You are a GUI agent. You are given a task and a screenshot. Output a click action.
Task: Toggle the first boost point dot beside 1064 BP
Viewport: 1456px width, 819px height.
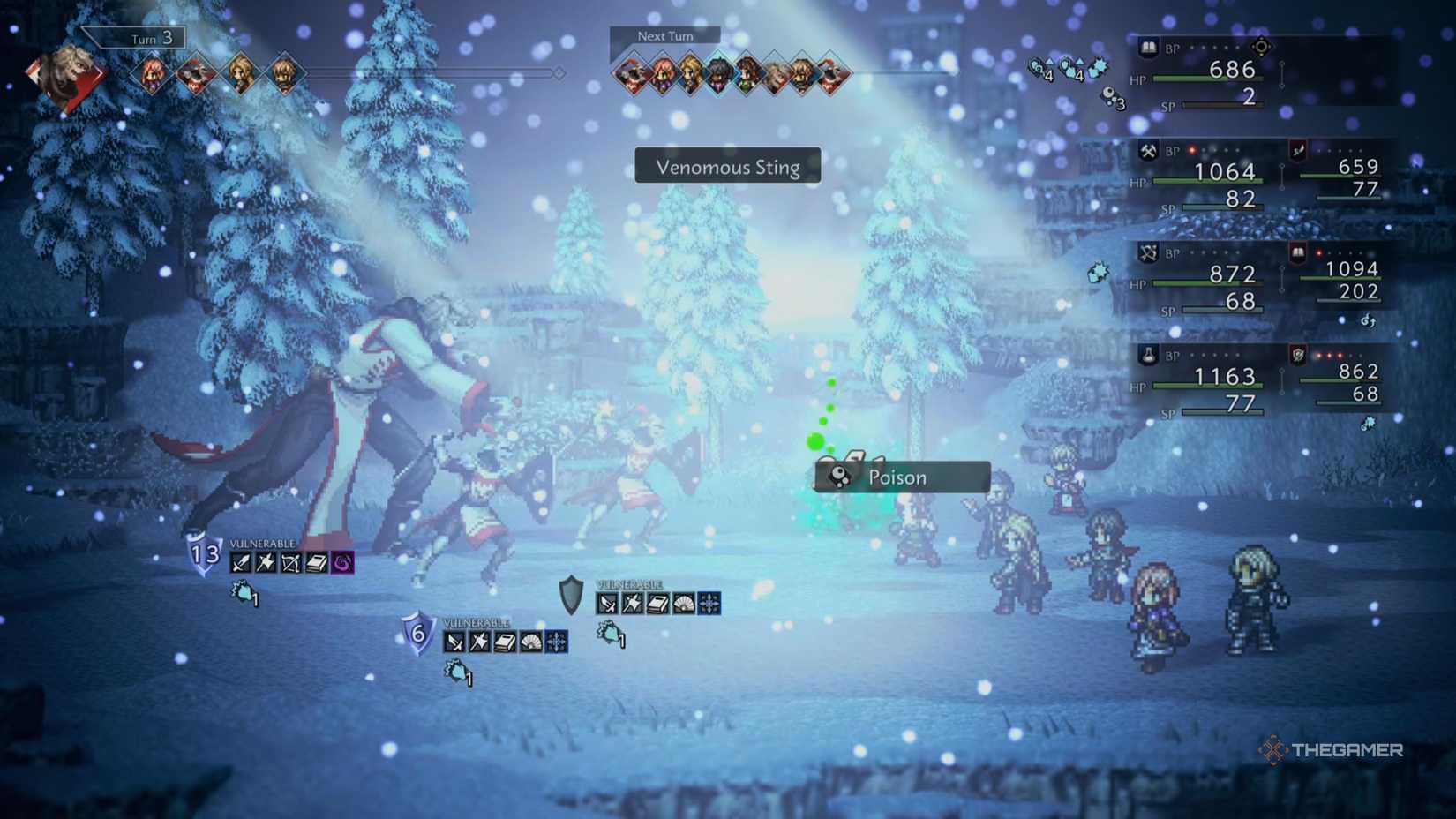click(1190, 149)
